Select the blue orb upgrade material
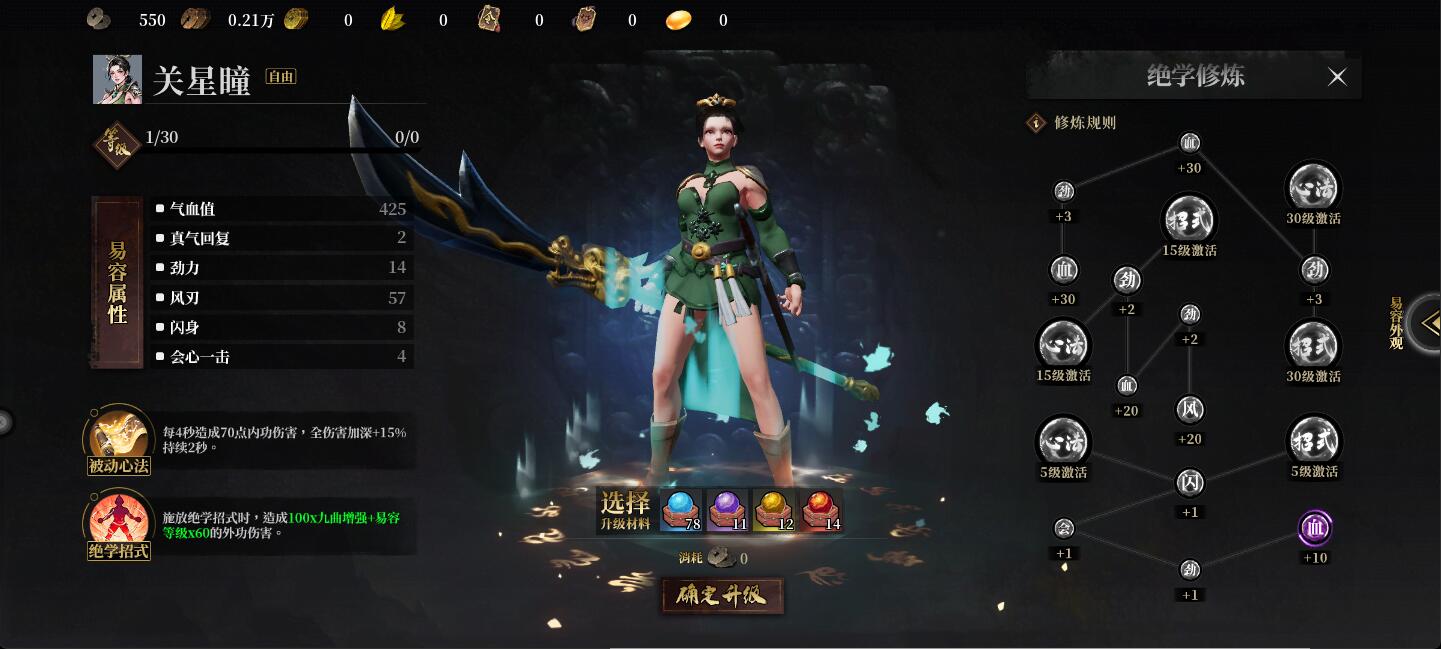This screenshot has width=1441, height=649. click(680, 509)
